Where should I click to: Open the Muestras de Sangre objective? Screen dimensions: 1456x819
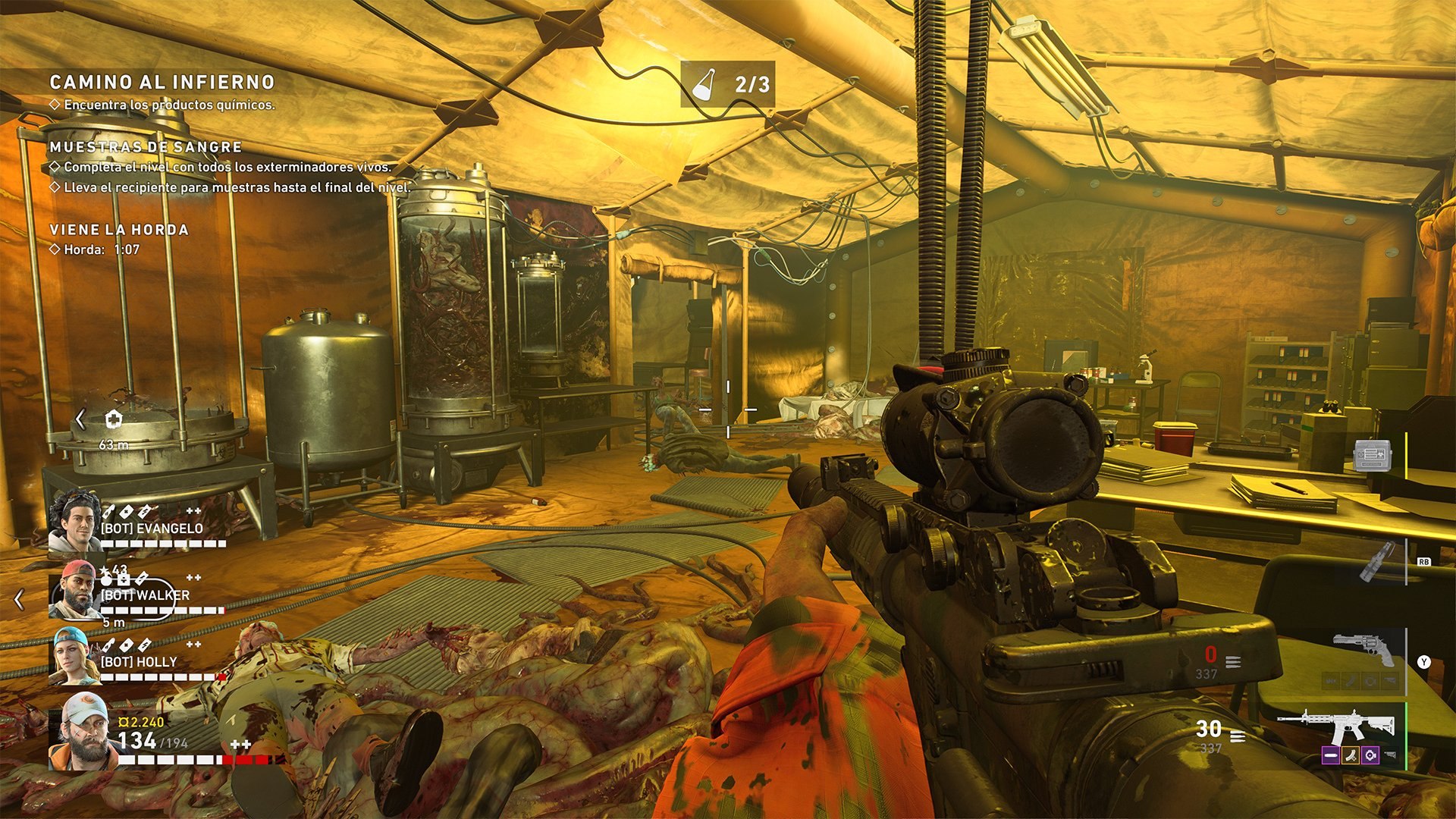(x=146, y=147)
